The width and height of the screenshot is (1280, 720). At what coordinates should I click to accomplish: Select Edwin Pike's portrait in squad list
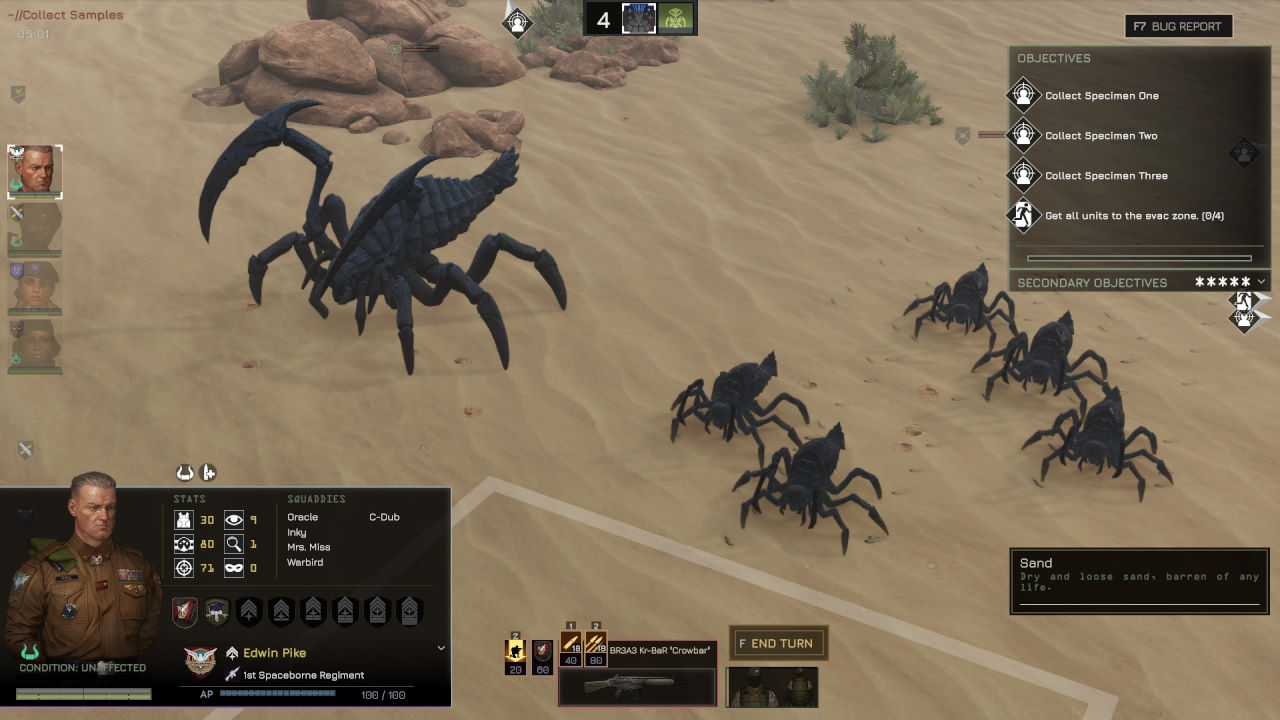coord(35,171)
